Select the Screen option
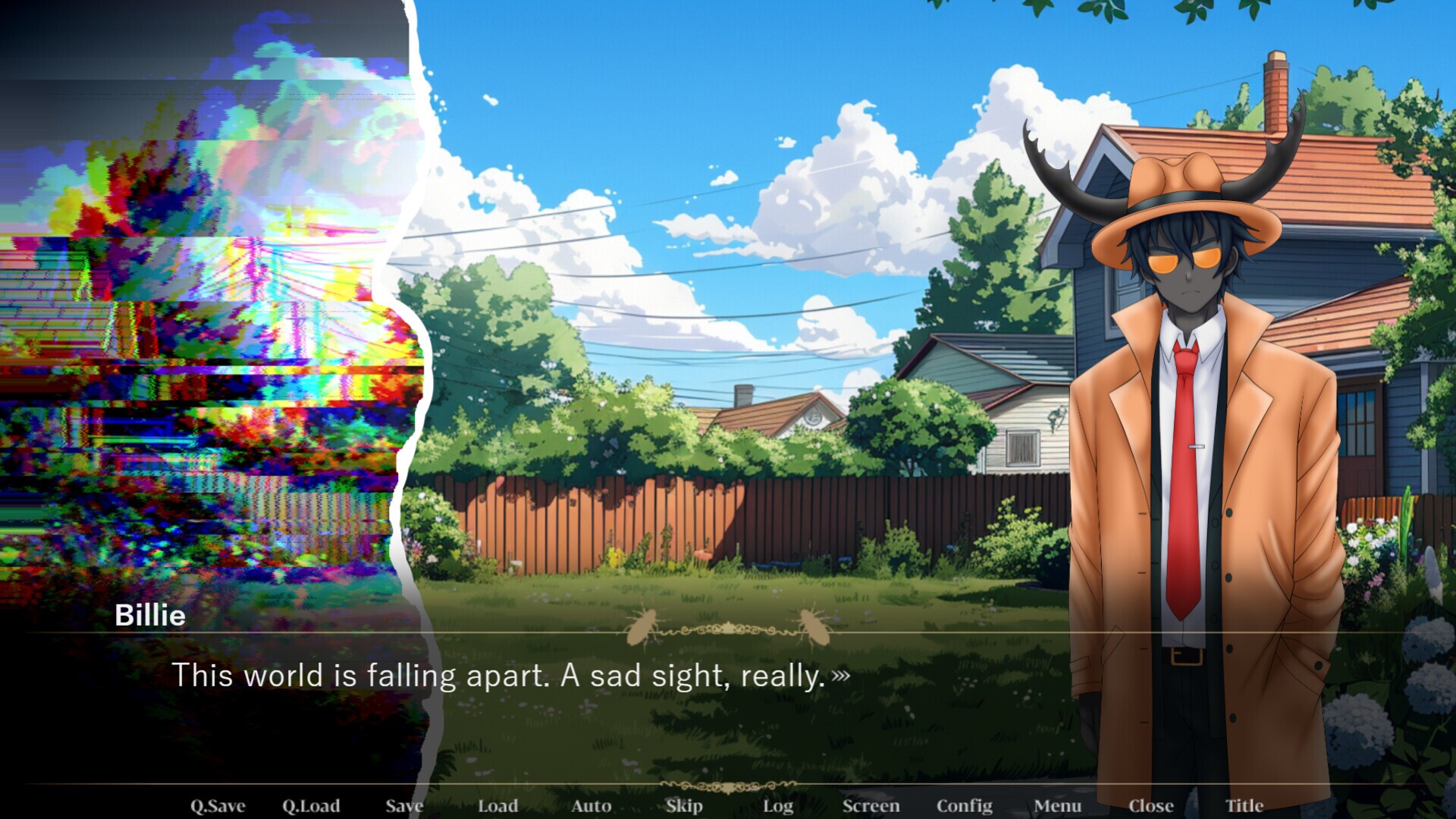This screenshot has width=1456, height=819. tap(871, 805)
